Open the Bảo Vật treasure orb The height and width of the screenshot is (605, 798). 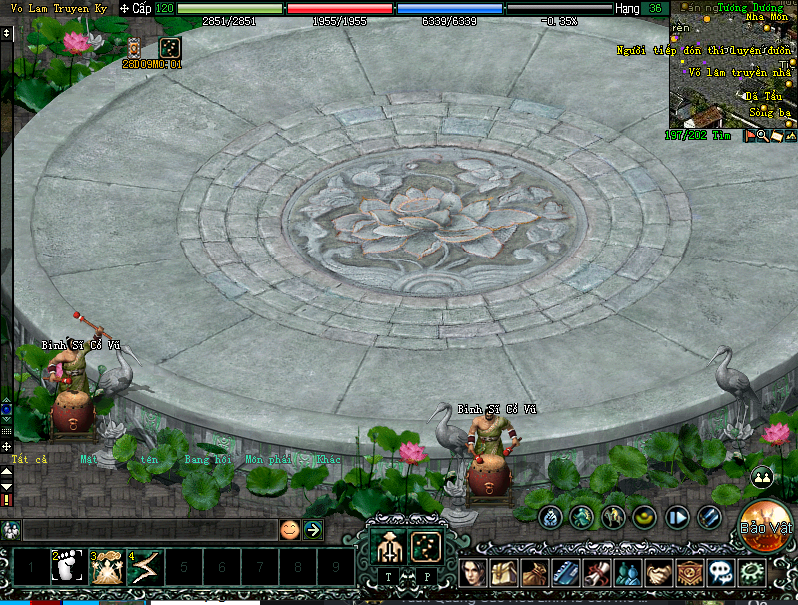(x=766, y=523)
